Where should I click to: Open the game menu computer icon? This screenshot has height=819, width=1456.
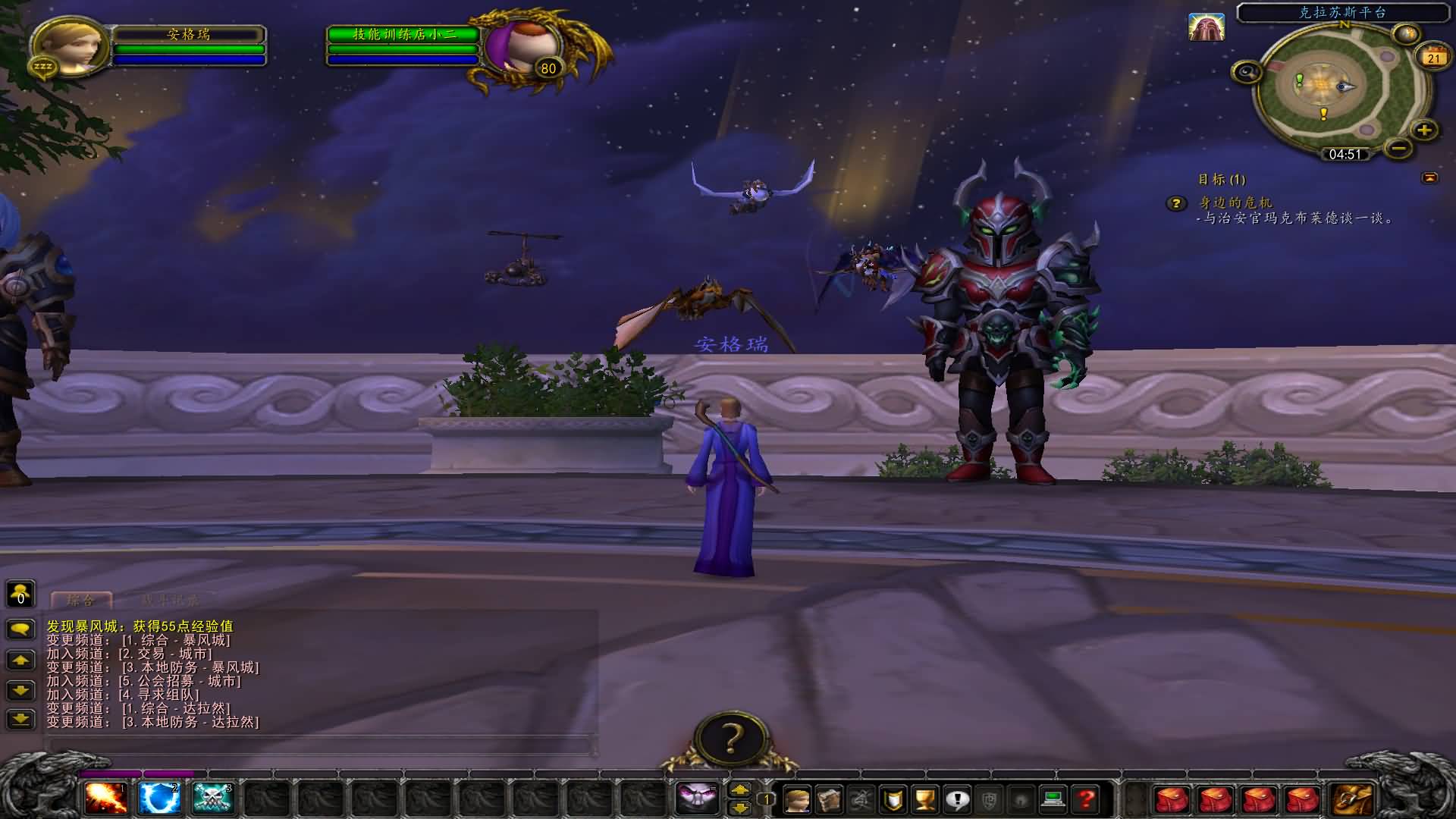click(x=1053, y=799)
